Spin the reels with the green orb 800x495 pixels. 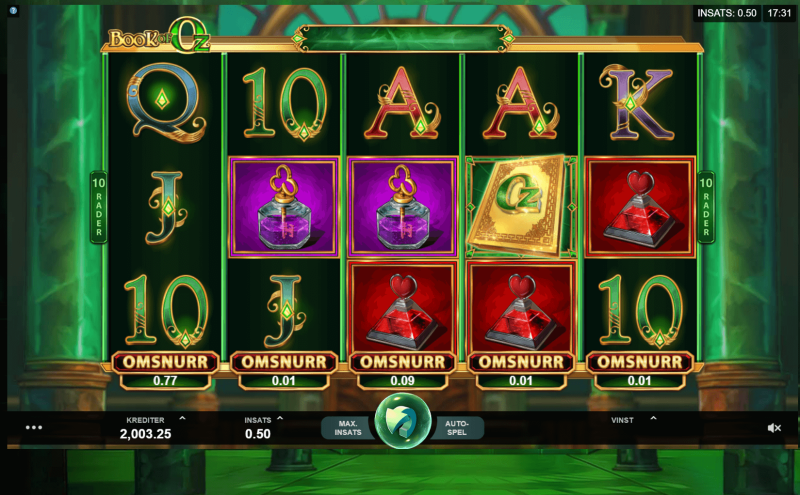[x=402, y=426]
